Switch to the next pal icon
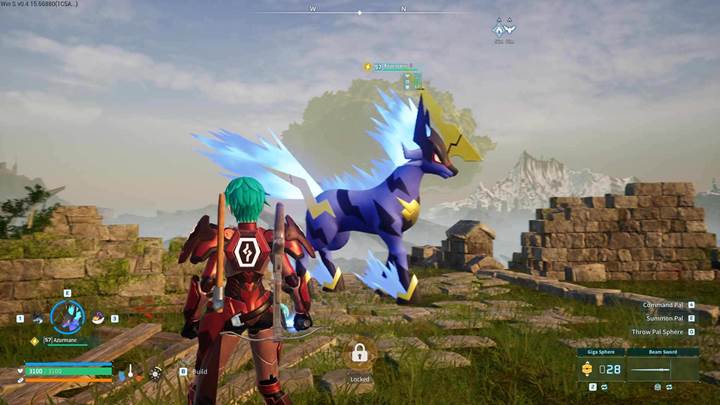720x405 pixels. click(98, 319)
